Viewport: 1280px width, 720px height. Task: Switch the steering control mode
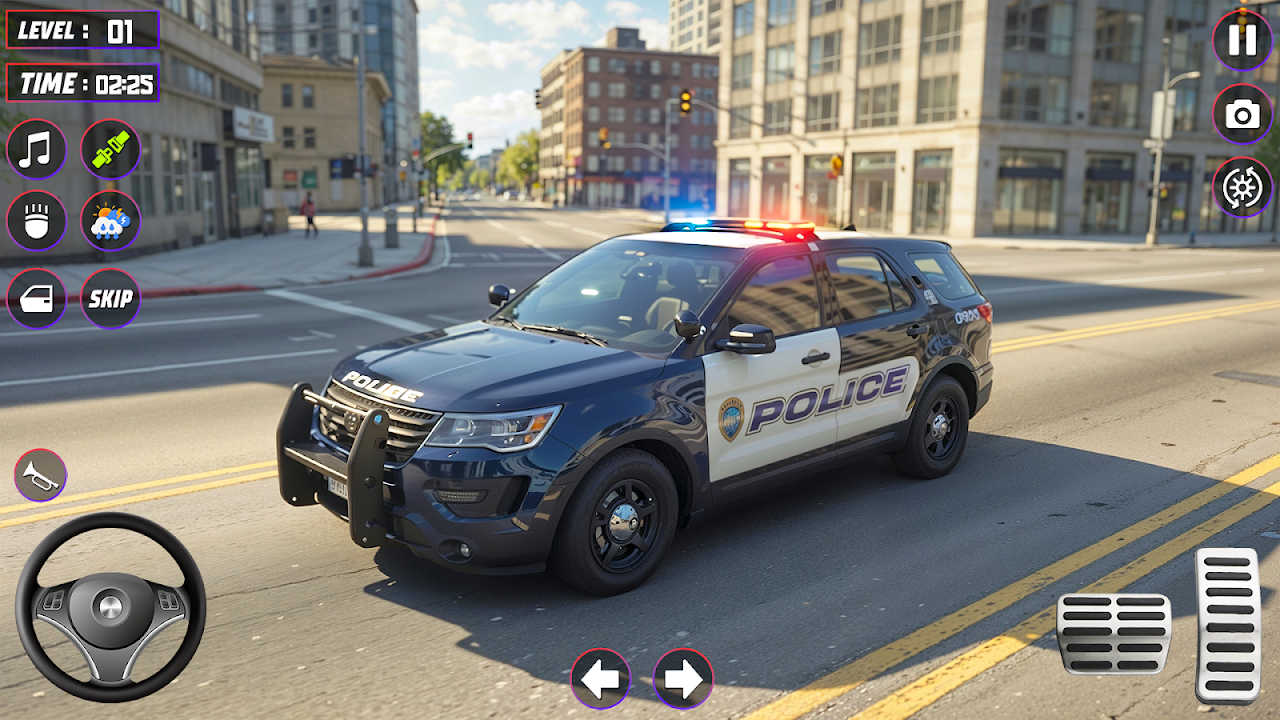[x=1242, y=188]
